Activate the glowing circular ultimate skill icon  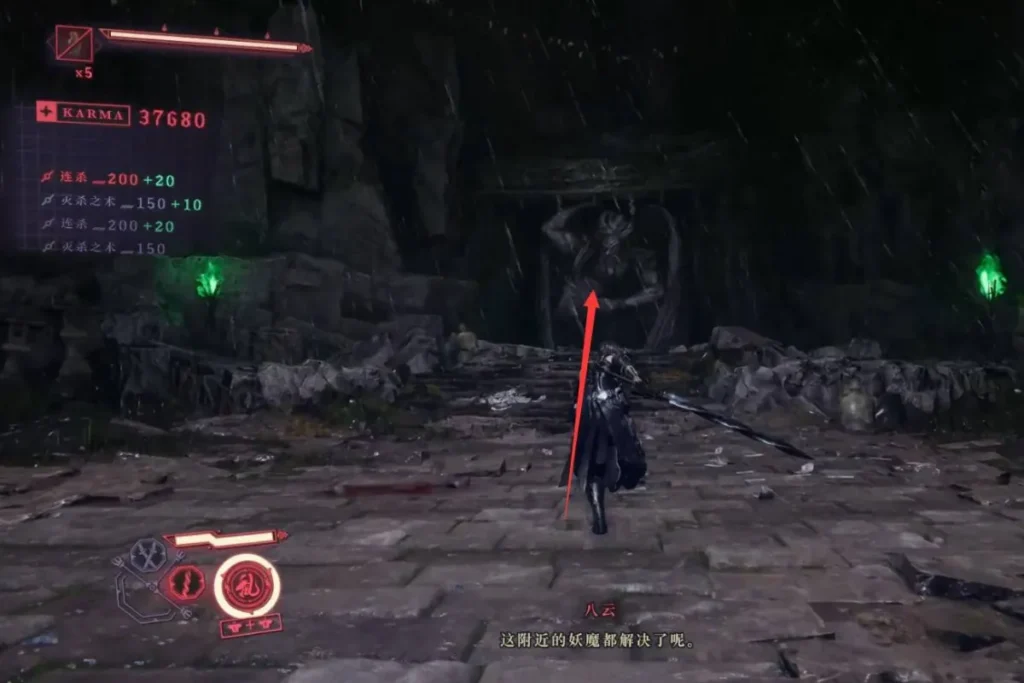coord(246,585)
